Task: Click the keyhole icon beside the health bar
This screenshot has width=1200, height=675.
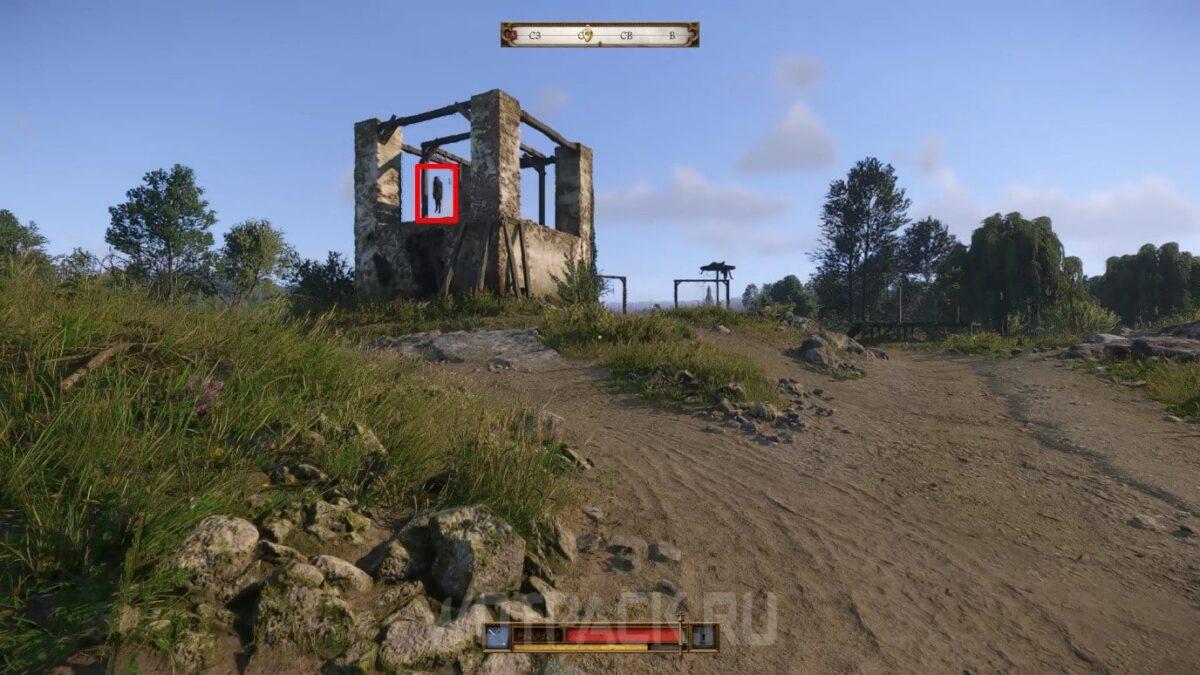Action: 704,636
